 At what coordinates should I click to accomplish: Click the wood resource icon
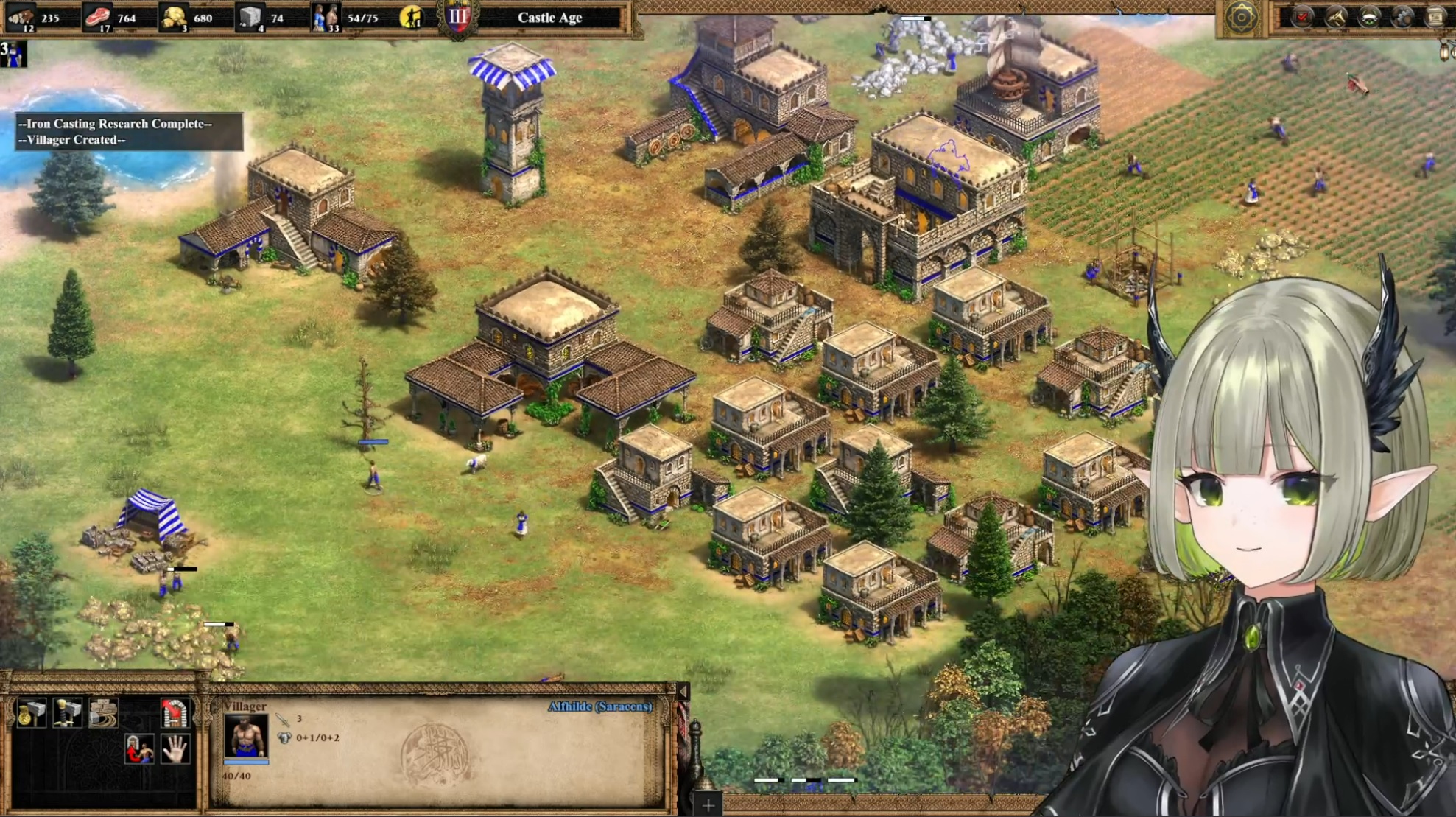22,17
